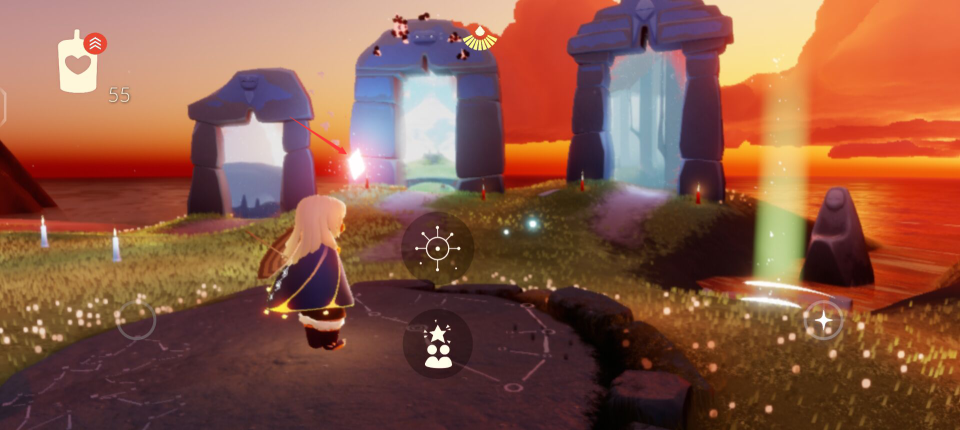Activate the four-point sparkle call button
Viewport: 960px width, 430px height.
(823, 320)
